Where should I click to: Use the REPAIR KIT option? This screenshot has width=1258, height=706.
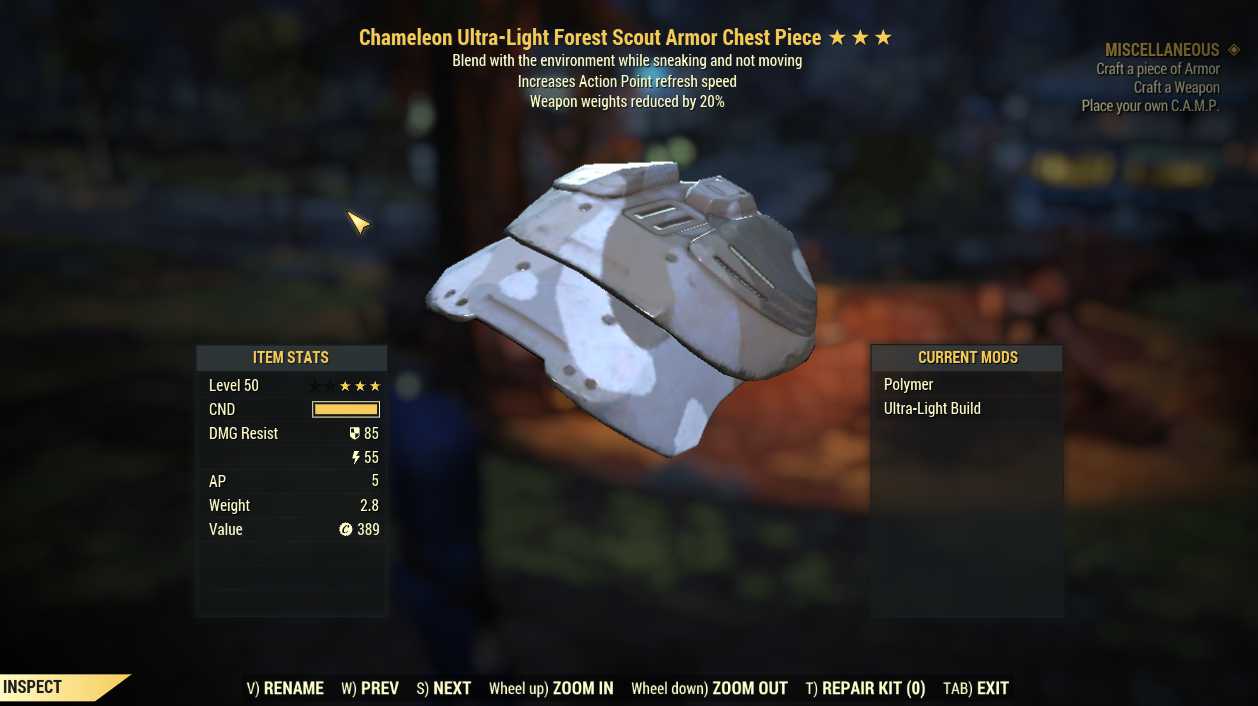tap(865, 688)
